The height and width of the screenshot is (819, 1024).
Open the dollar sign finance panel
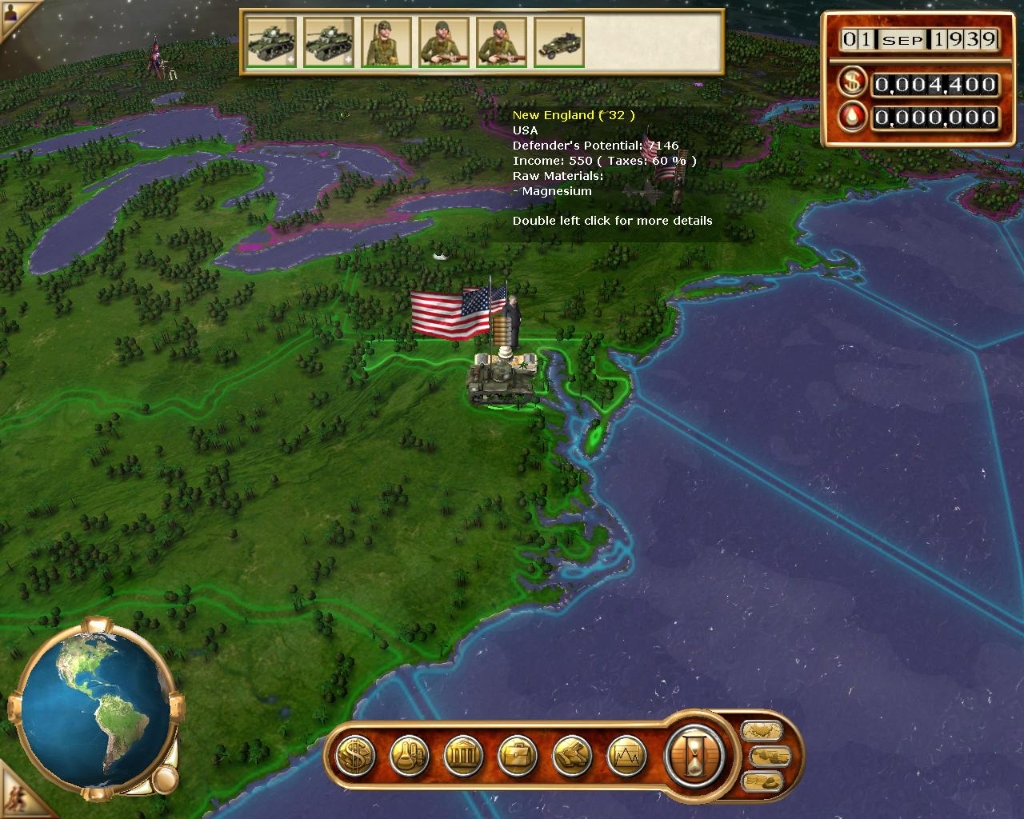point(354,755)
